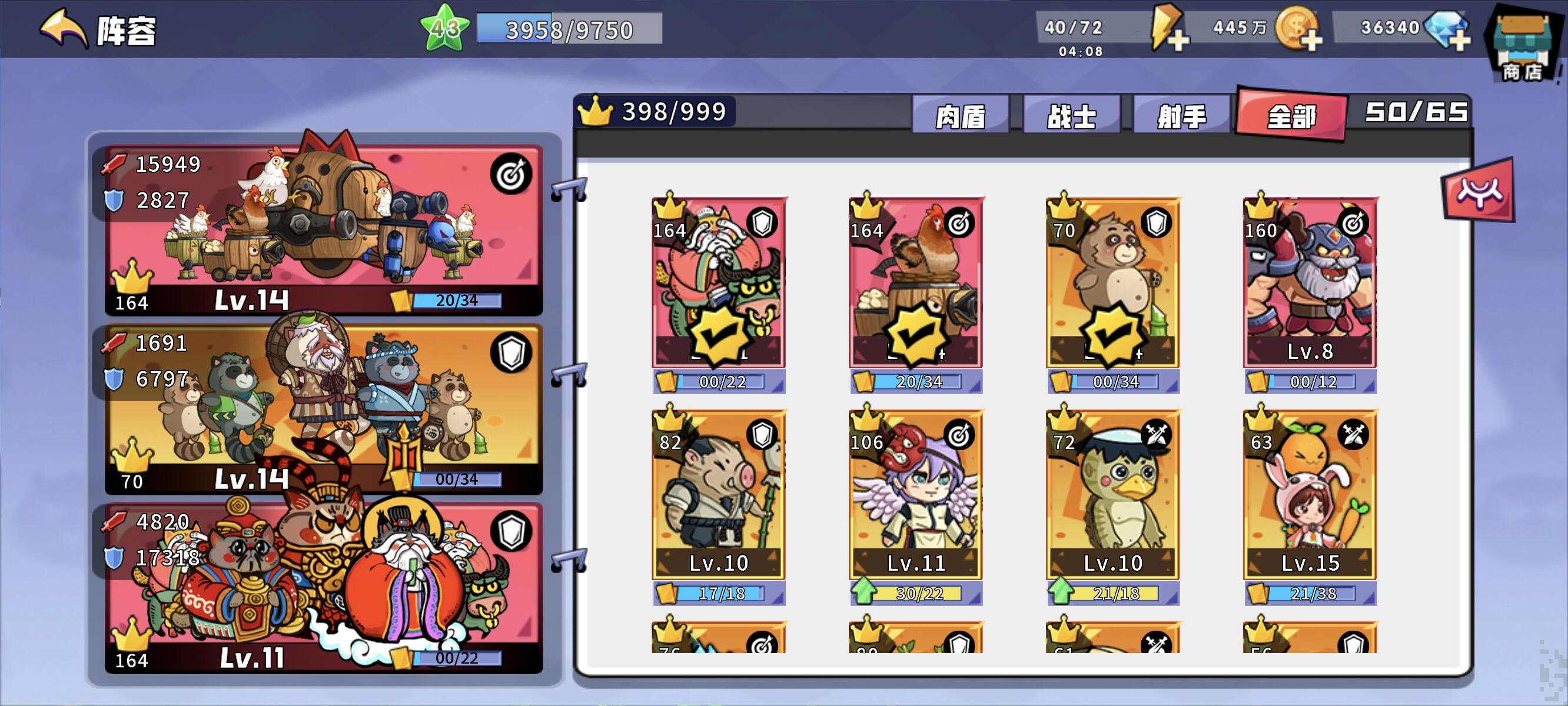This screenshot has height=706, width=1568.
Task: Click the 全部 filter showing 50/65
Action: (1290, 117)
